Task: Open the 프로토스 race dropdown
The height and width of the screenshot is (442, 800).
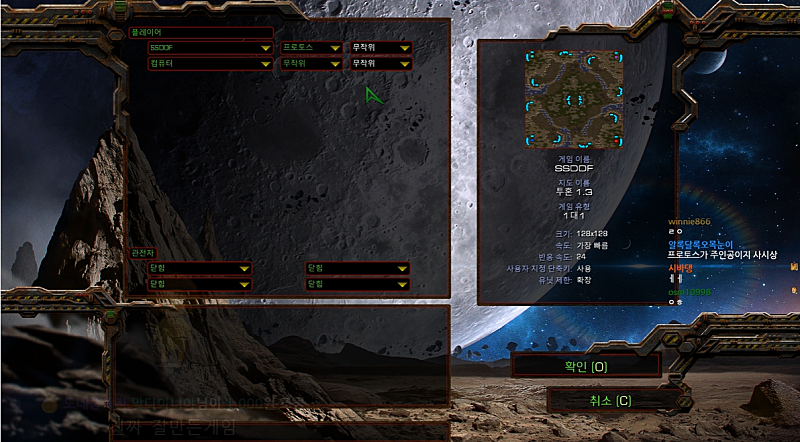Action: (x=310, y=47)
